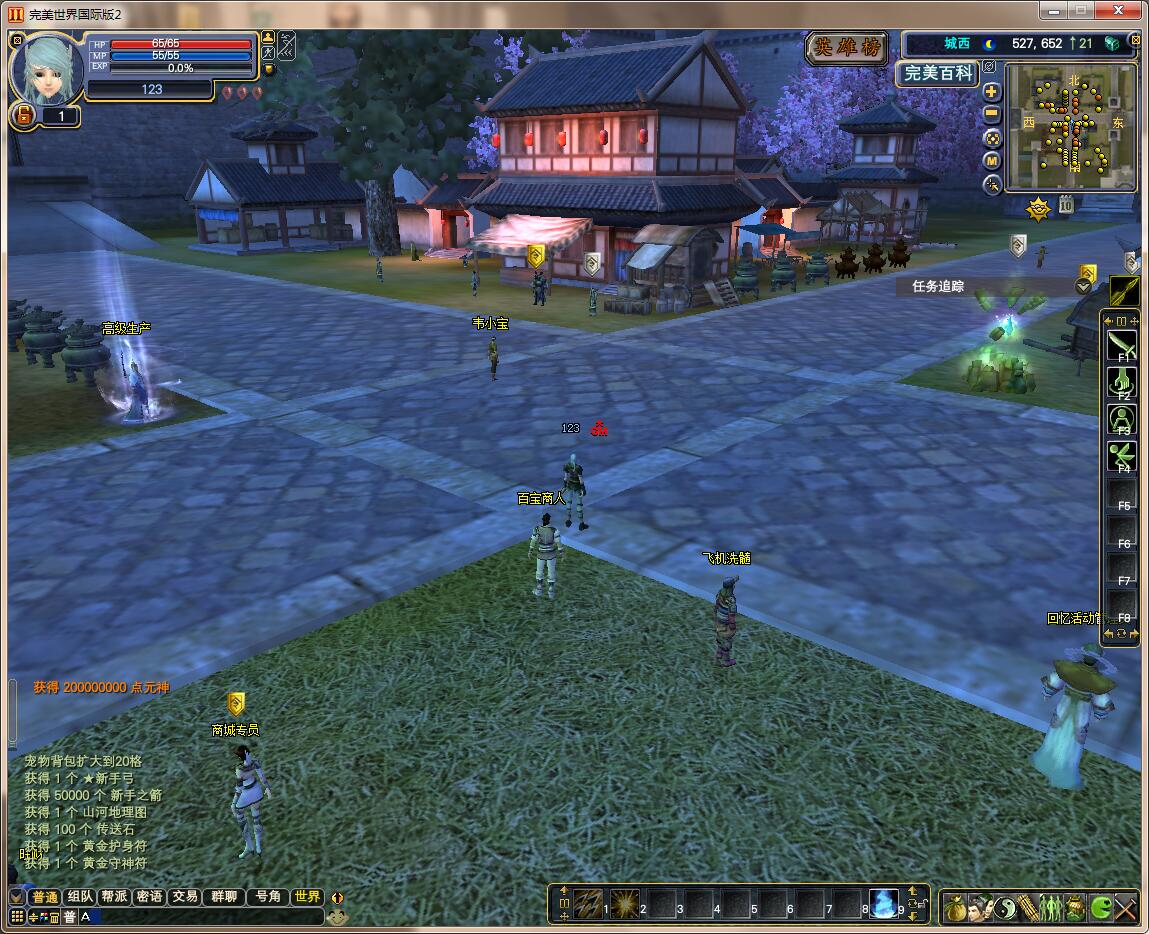This screenshot has height=934, width=1149.
Task: Use the claw slash skill in slot 1
Action: pyautogui.click(x=587, y=904)
